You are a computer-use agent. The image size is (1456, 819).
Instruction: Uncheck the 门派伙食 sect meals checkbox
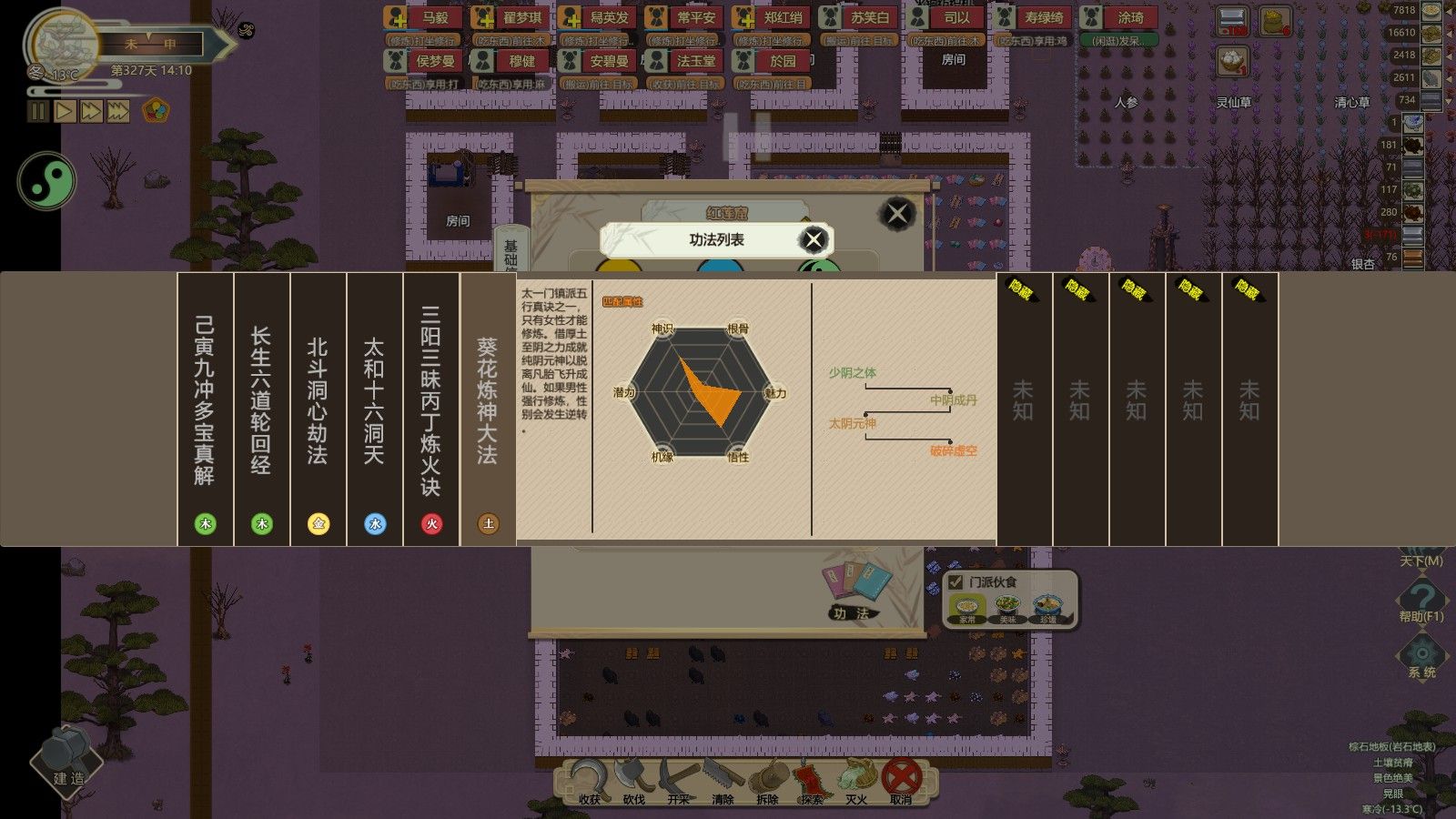[x=954, y=583]
